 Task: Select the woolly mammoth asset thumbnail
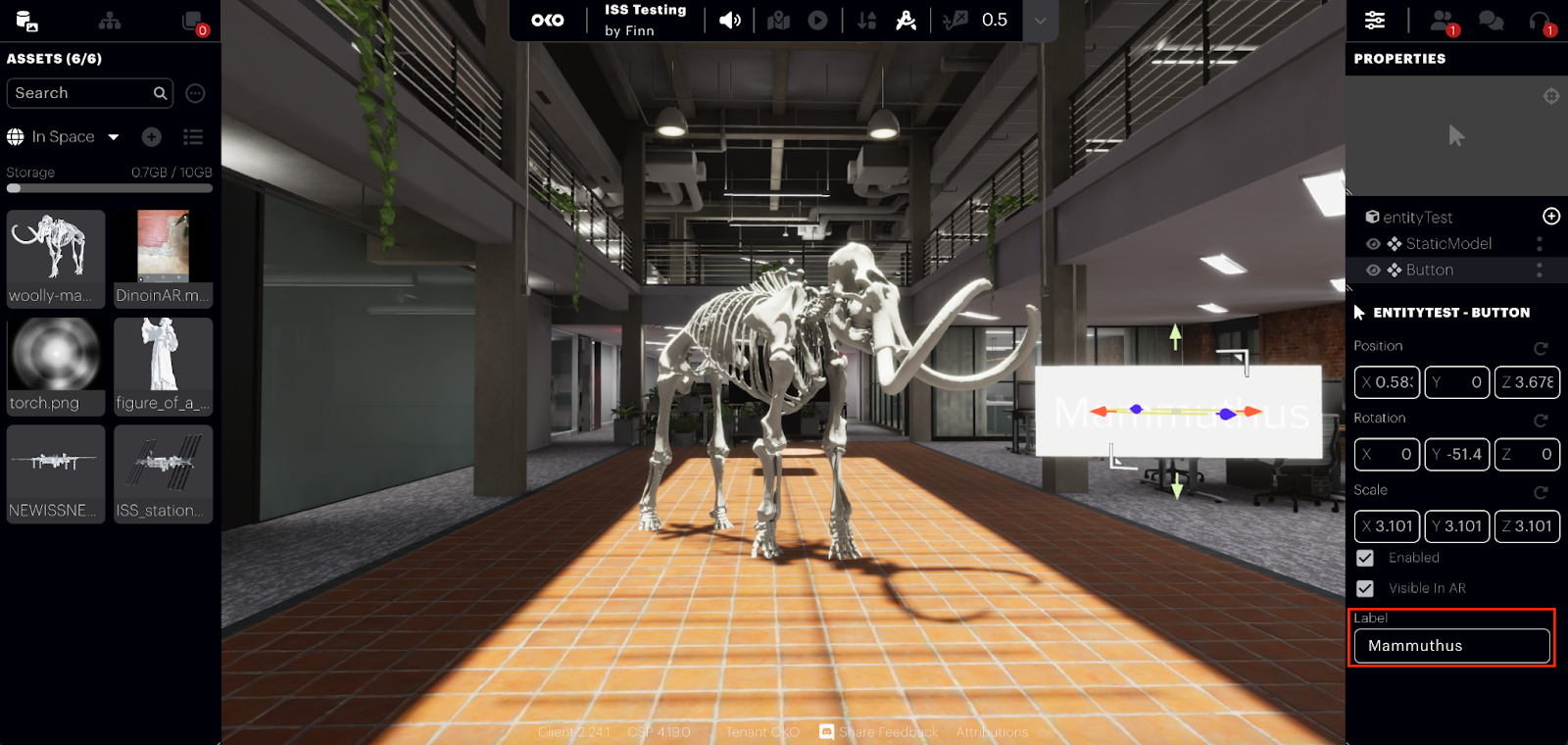click(x=55, y=258)
